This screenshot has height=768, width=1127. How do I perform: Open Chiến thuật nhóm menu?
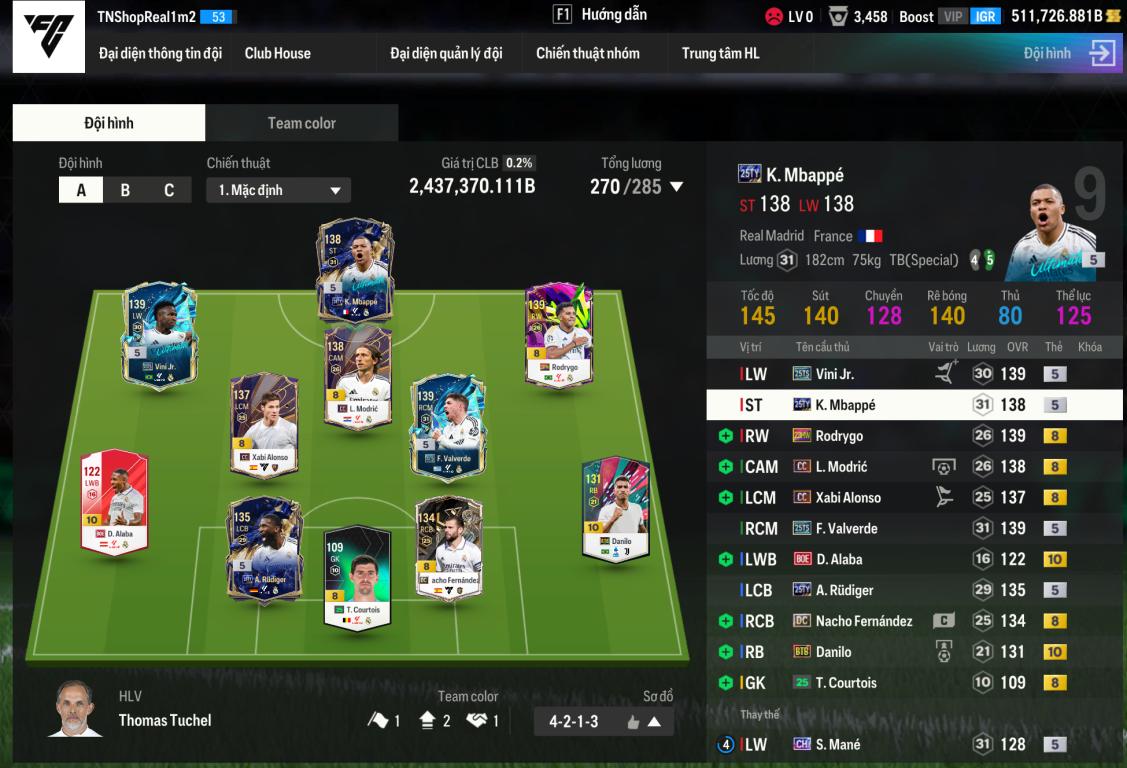point(587,53)
